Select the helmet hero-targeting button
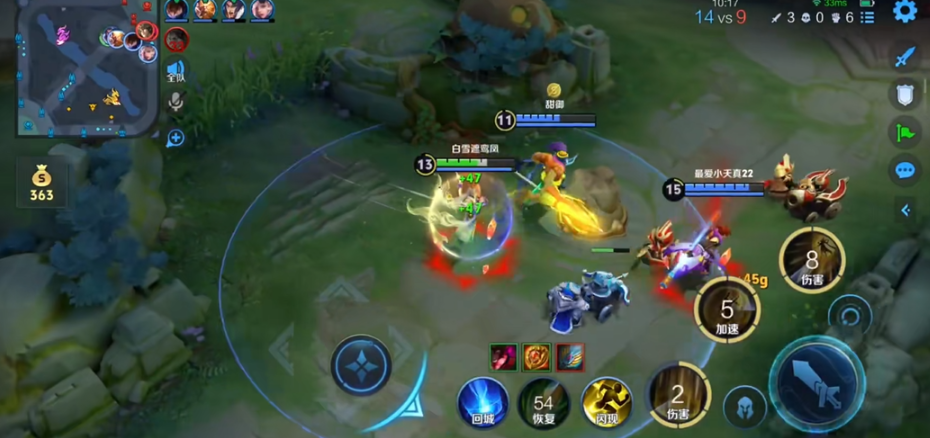The width and height of the screenshot is (930, 438). [x=745, y=407]
